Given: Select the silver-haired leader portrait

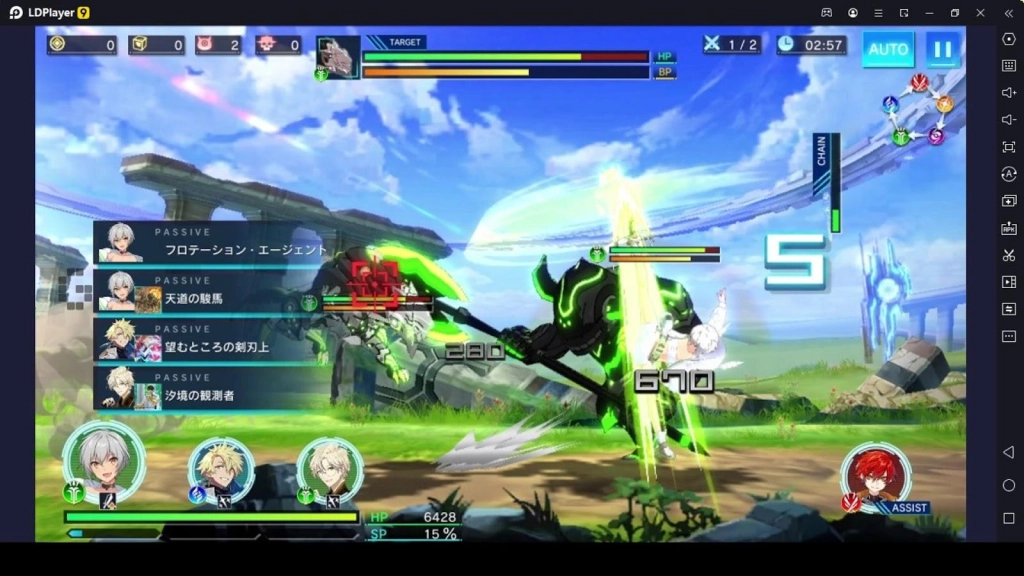Looking at the screenshot, I should (103, 462).
